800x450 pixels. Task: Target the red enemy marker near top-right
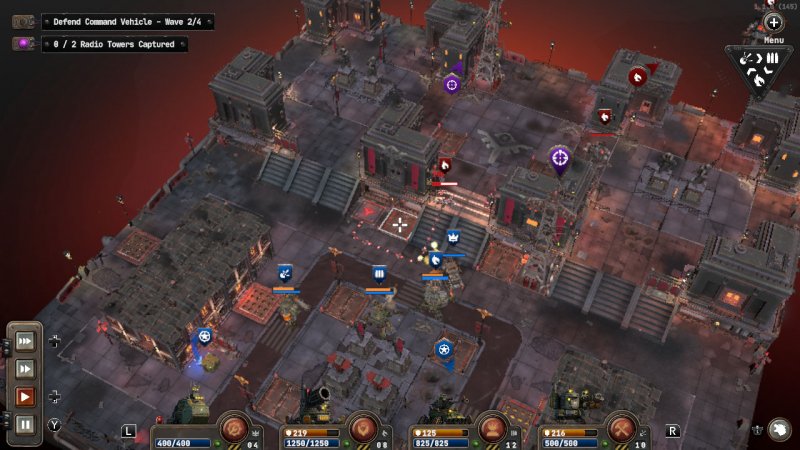point(637,75)
